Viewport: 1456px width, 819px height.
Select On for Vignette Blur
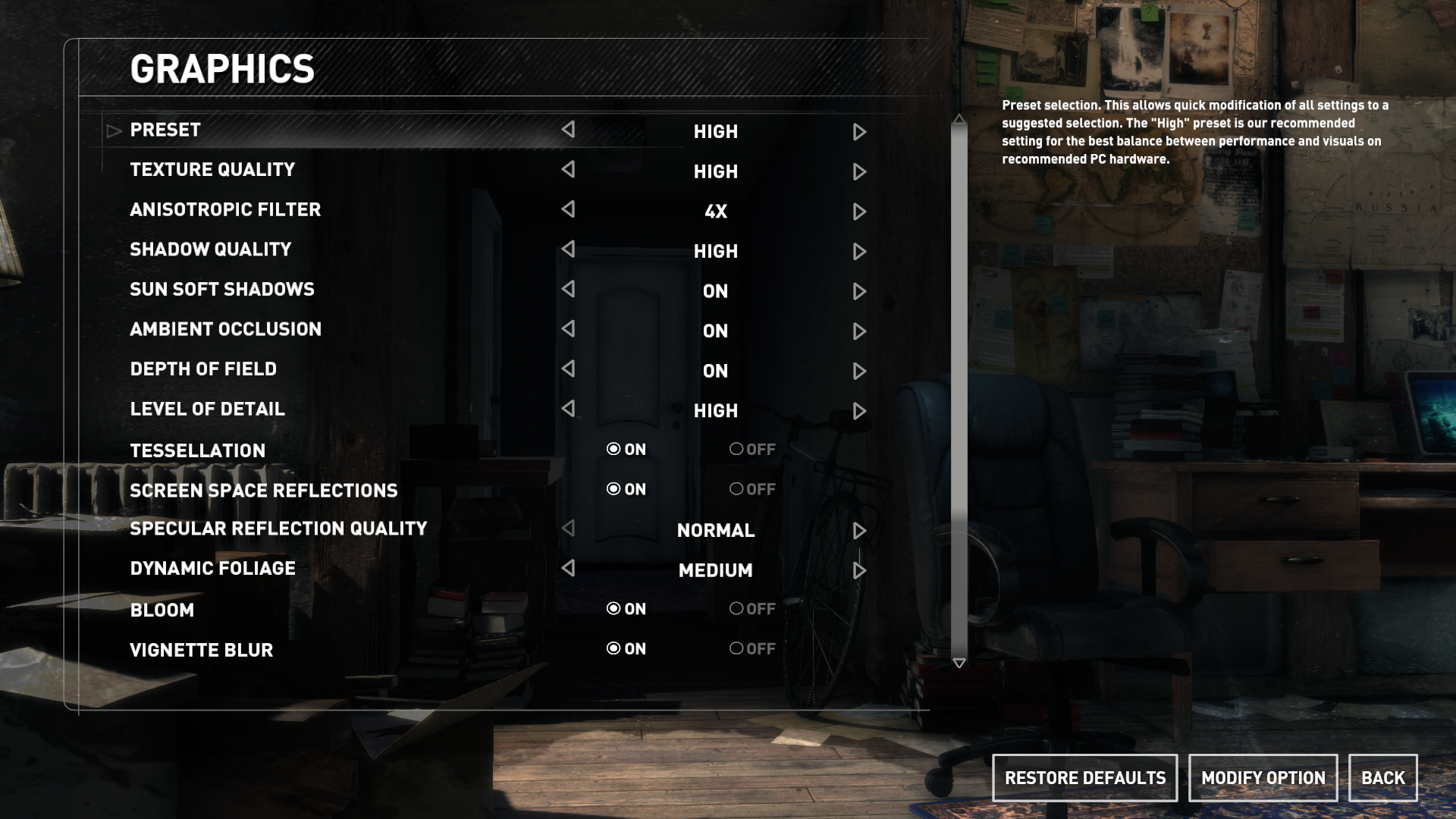tap(613, 648)
